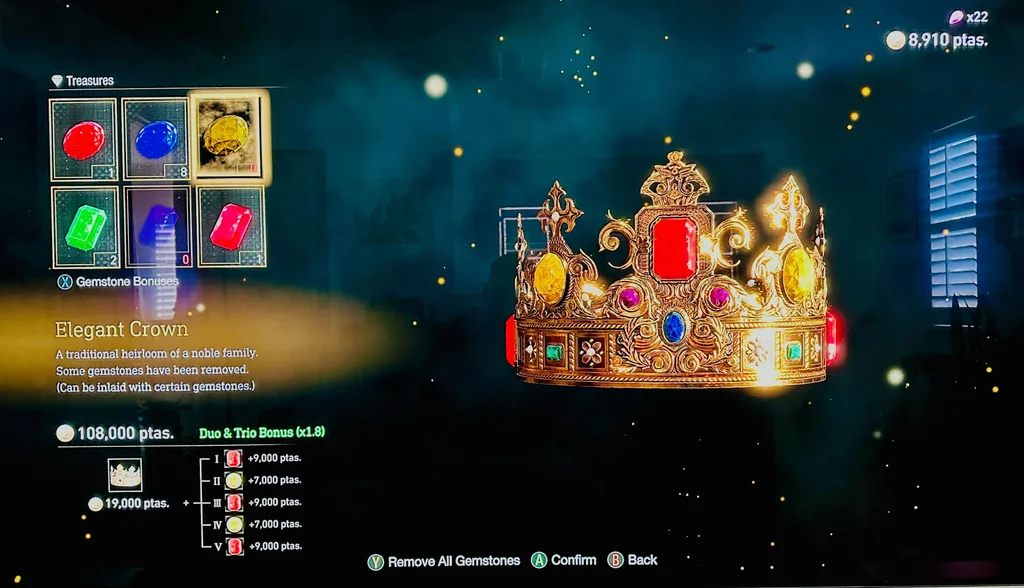Select the rectangular red beryl slot

click(x=231, y=227)
